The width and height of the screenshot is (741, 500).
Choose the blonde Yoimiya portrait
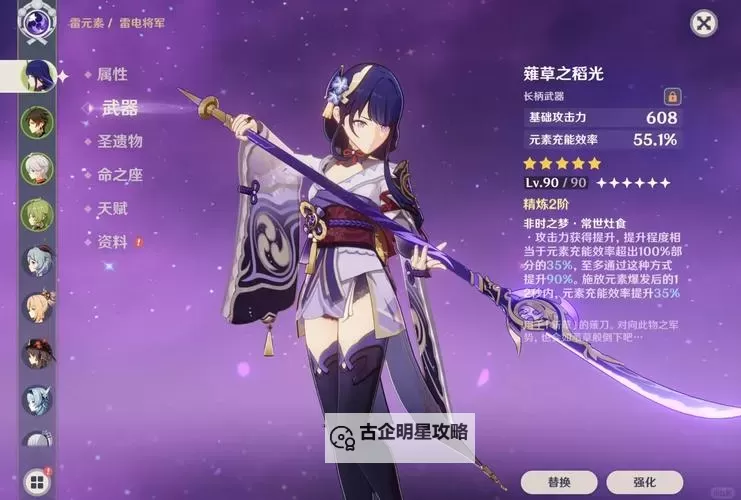[36, 306]
